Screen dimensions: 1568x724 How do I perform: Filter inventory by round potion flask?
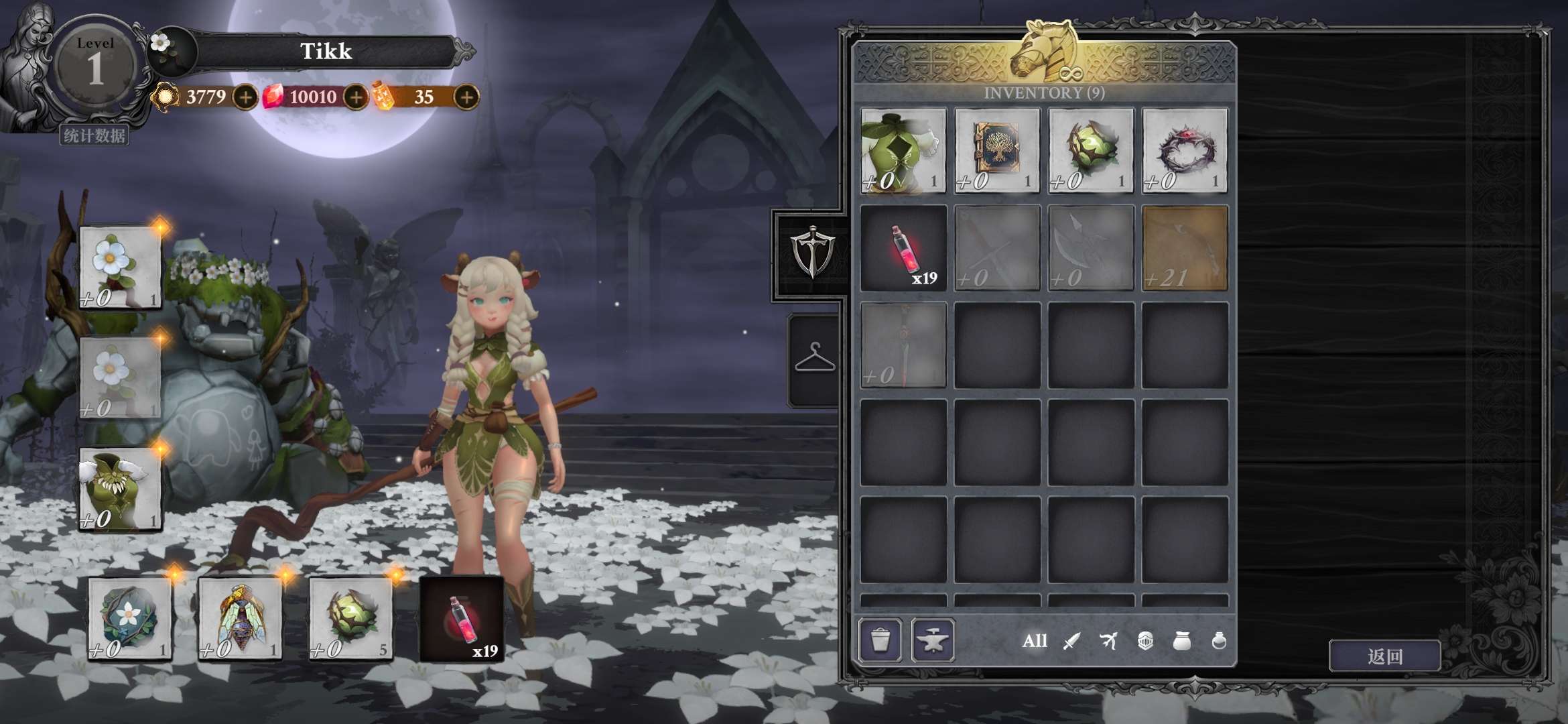pos(1219,642)
